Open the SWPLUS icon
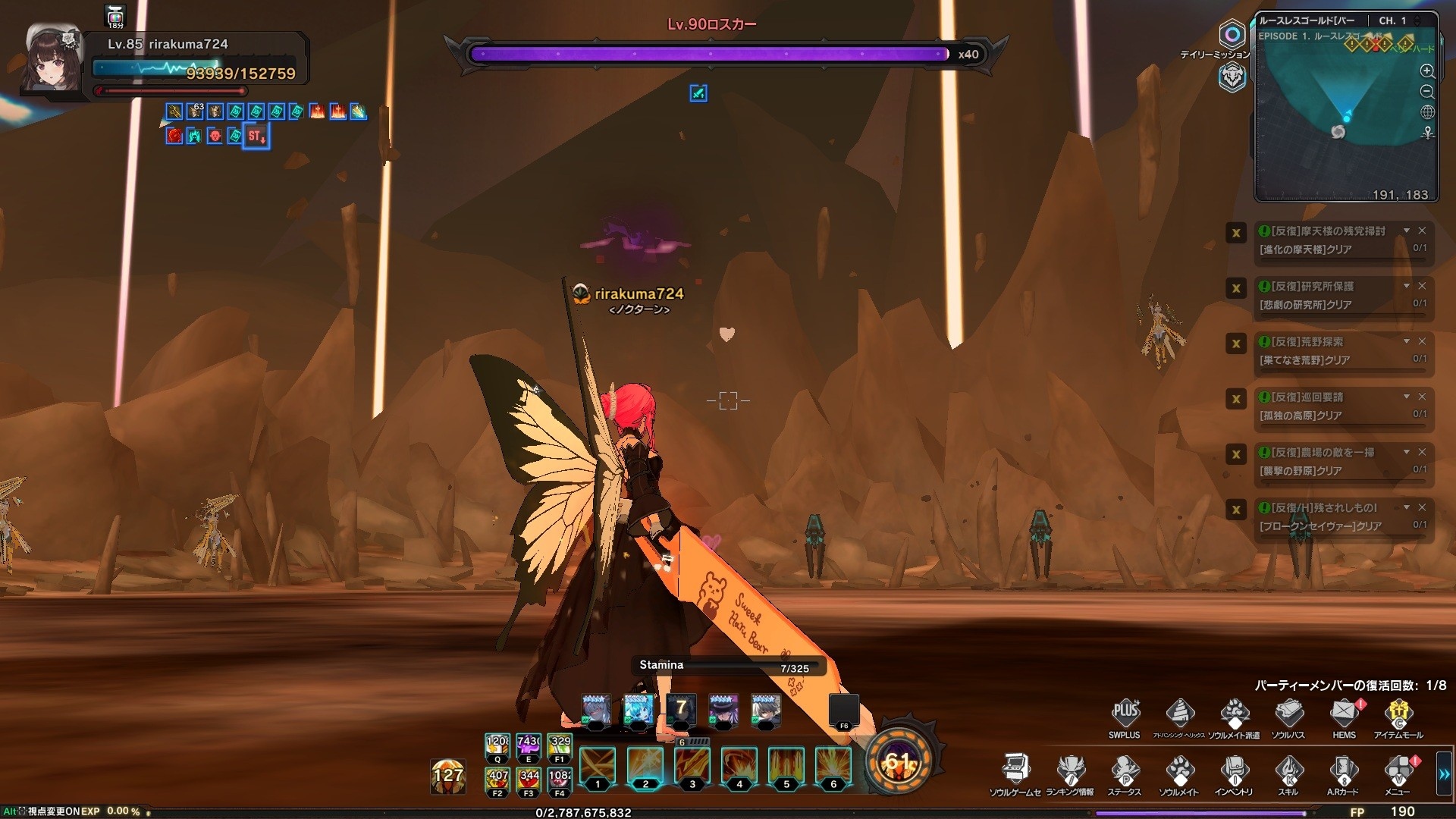This screenshot has width=1456, height=819. (x=1125, y=713)
